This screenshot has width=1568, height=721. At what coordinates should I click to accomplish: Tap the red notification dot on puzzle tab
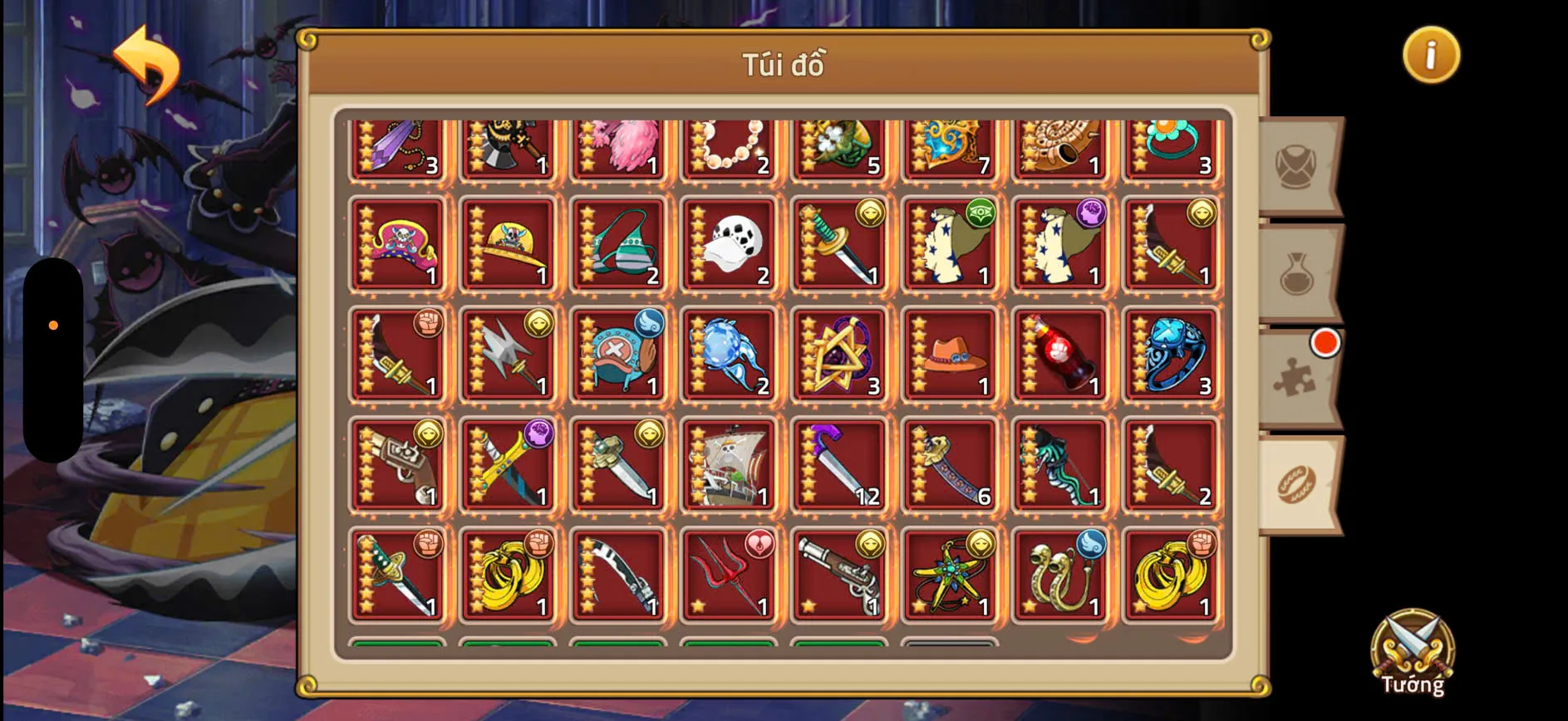(1326, 341)
